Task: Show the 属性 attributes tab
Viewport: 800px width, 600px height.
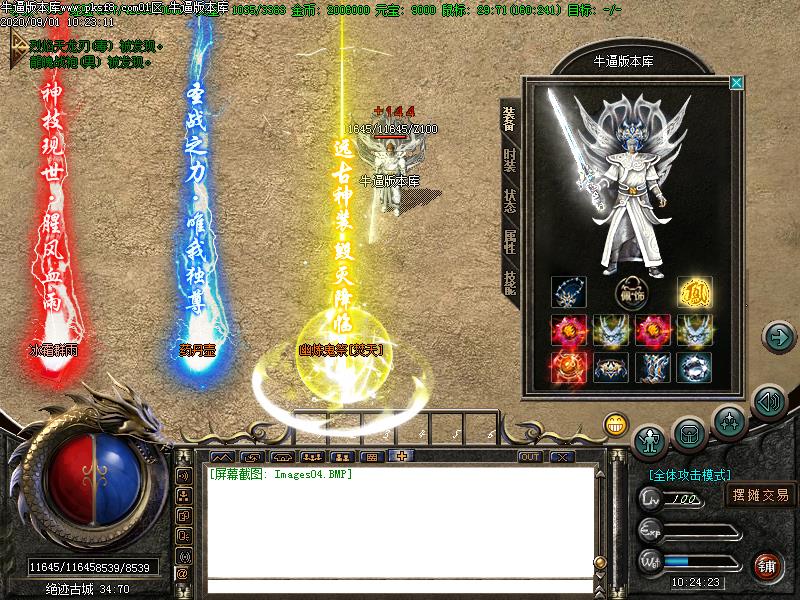Action: click(510, 242)
